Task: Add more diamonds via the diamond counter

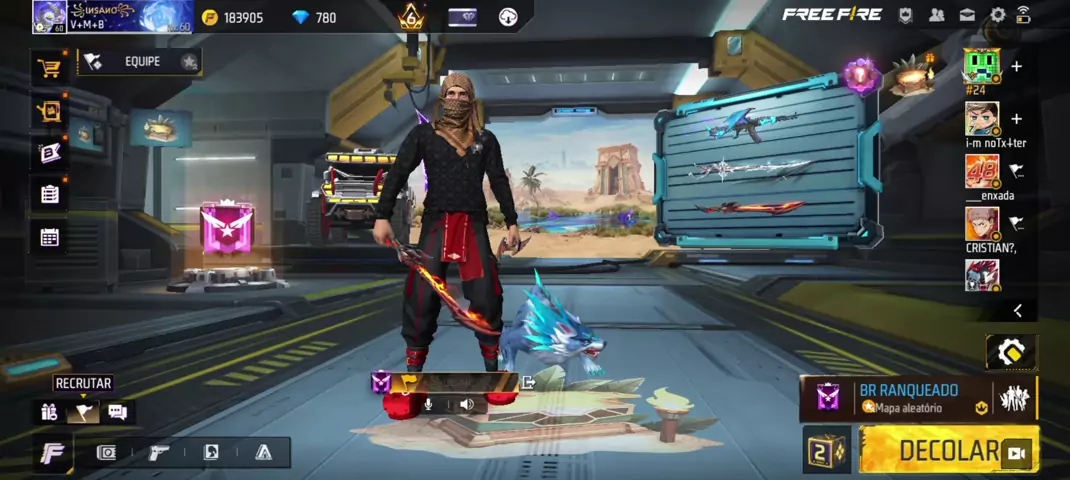Action: (x=314, y=18)
